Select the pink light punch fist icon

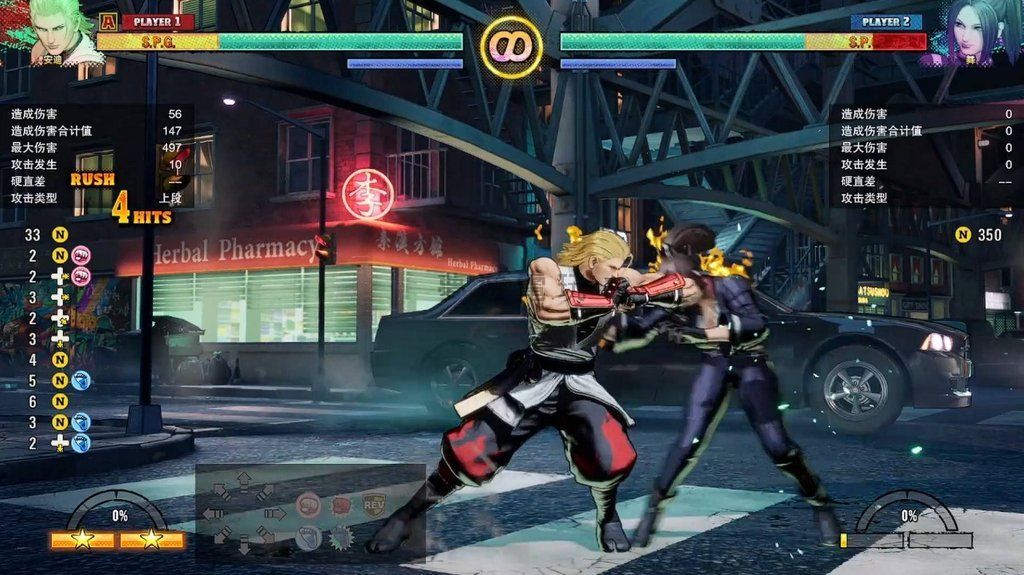(x=309, y=504)
